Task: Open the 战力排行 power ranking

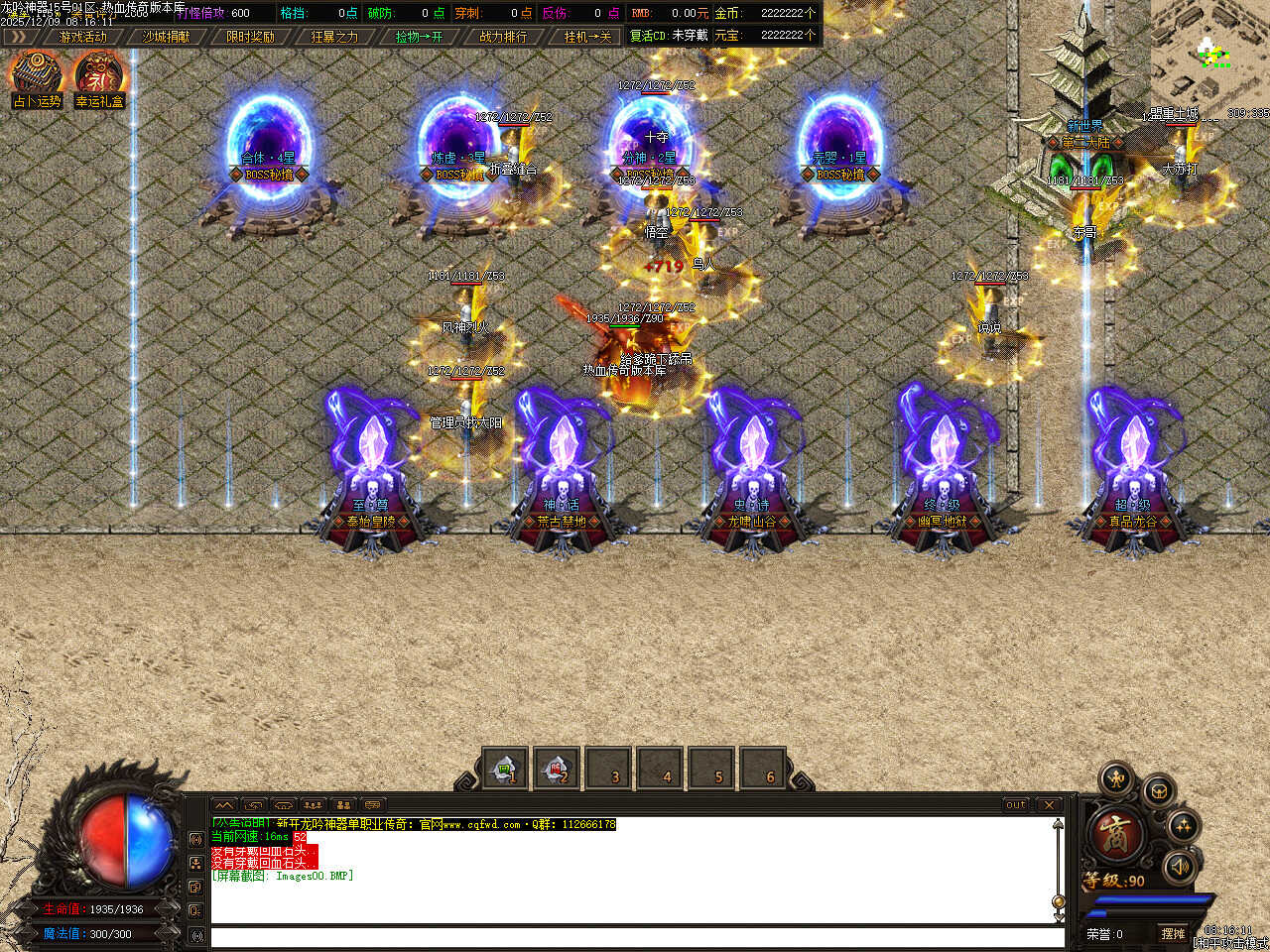Action: coord(503,37)
